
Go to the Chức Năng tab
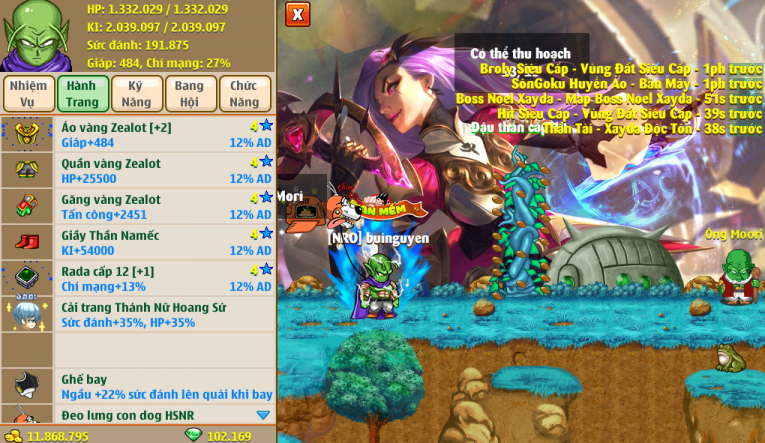(x=243, y=93)
